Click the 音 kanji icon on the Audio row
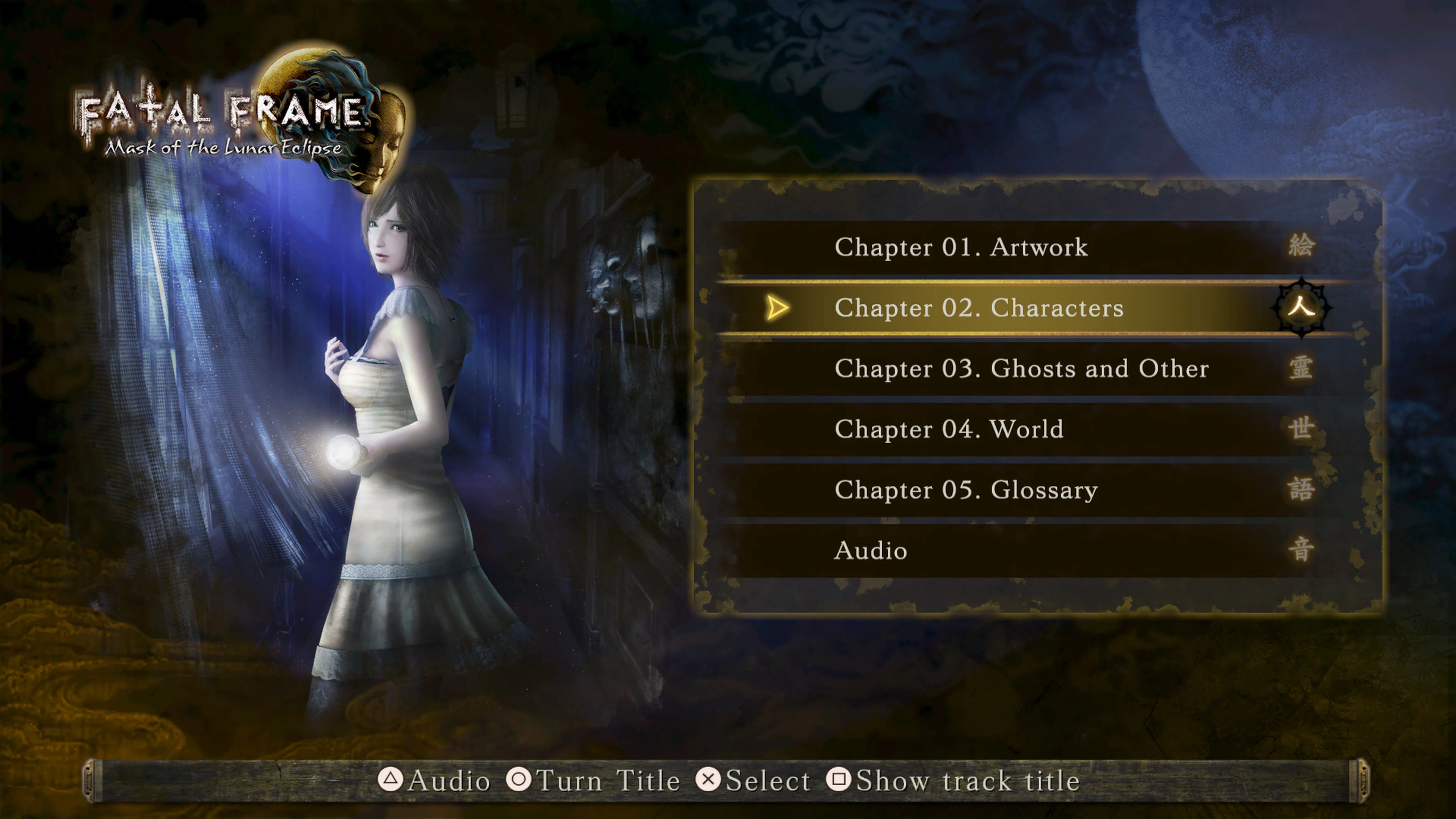Viewport: 1456px width, 819px height. 1302,550
